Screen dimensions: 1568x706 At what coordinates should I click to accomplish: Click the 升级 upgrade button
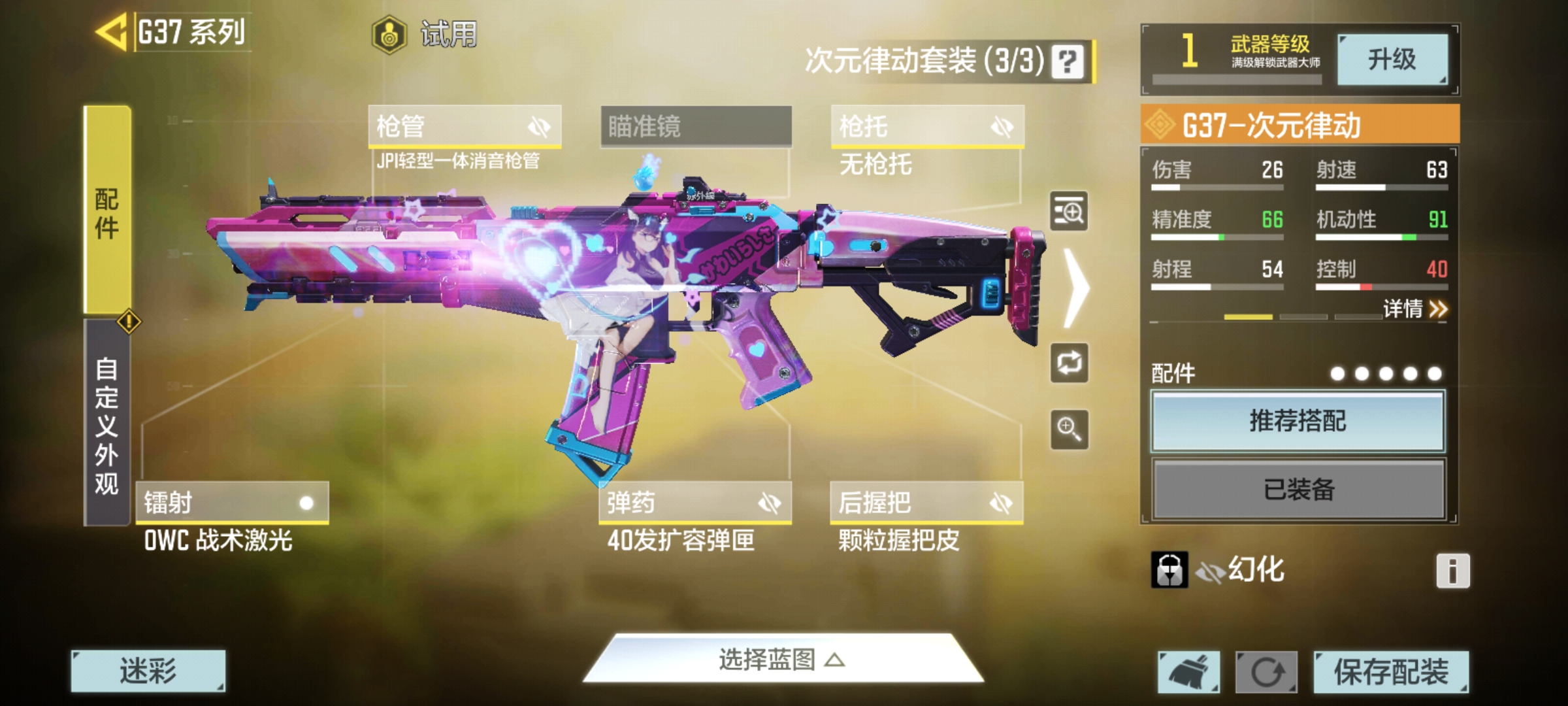(1392, 59)
